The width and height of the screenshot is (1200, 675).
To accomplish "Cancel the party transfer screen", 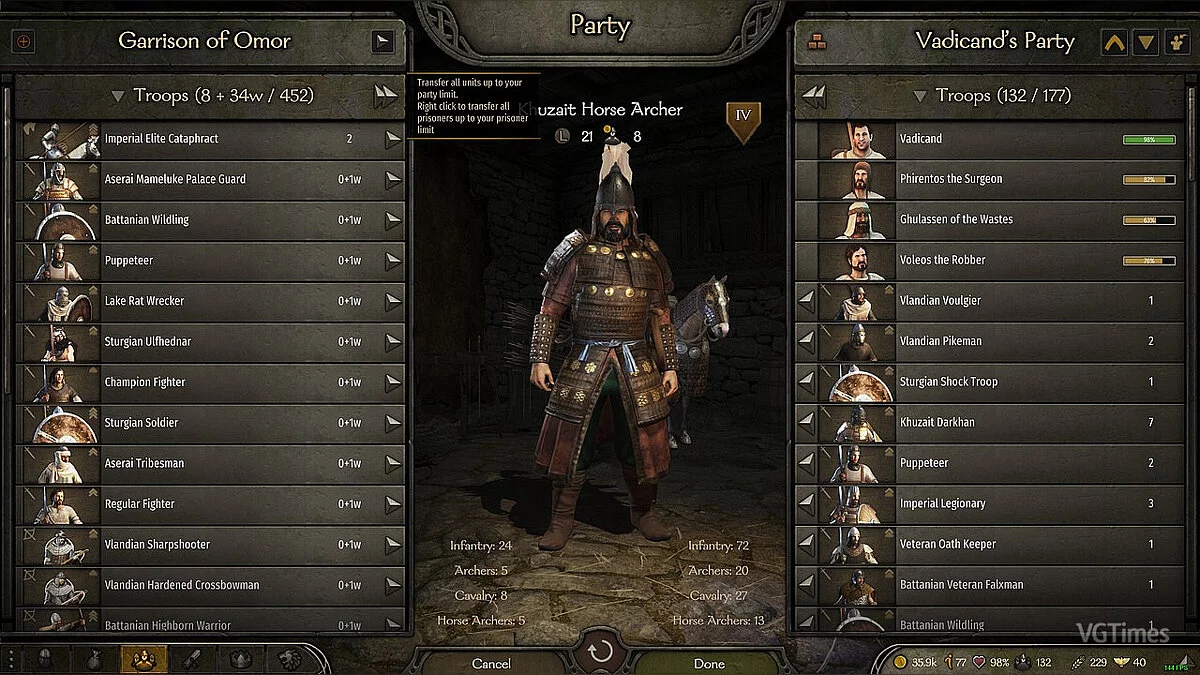I will (x=491, y=663).
